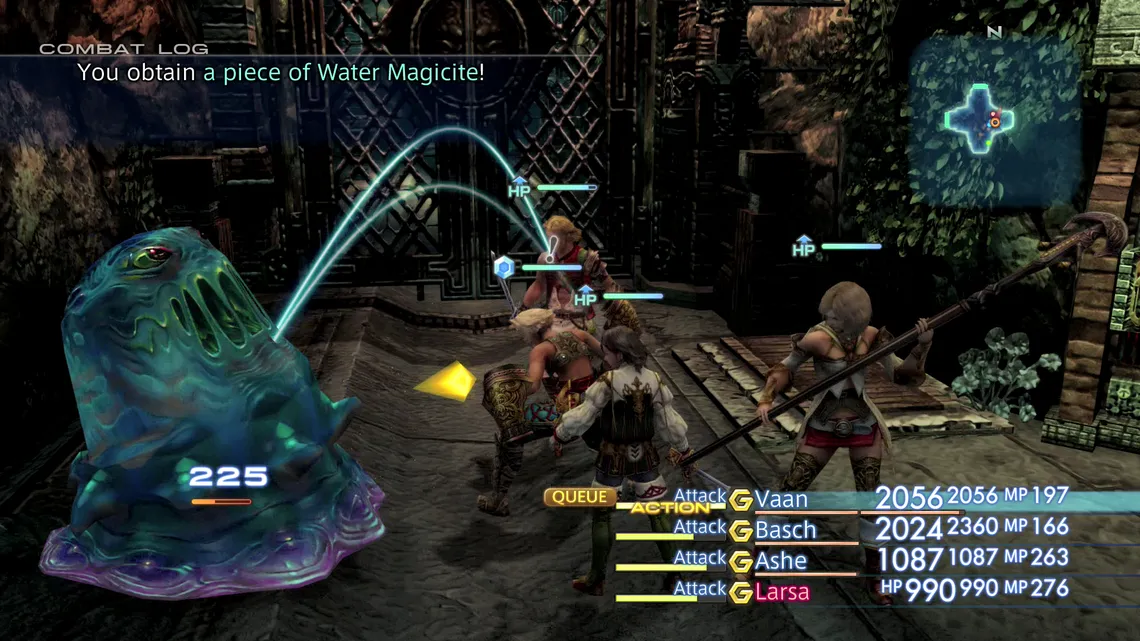Toggle Basch's gambit G icon
The width and height of the screenshot is (1140, 641).
(740, 531)
